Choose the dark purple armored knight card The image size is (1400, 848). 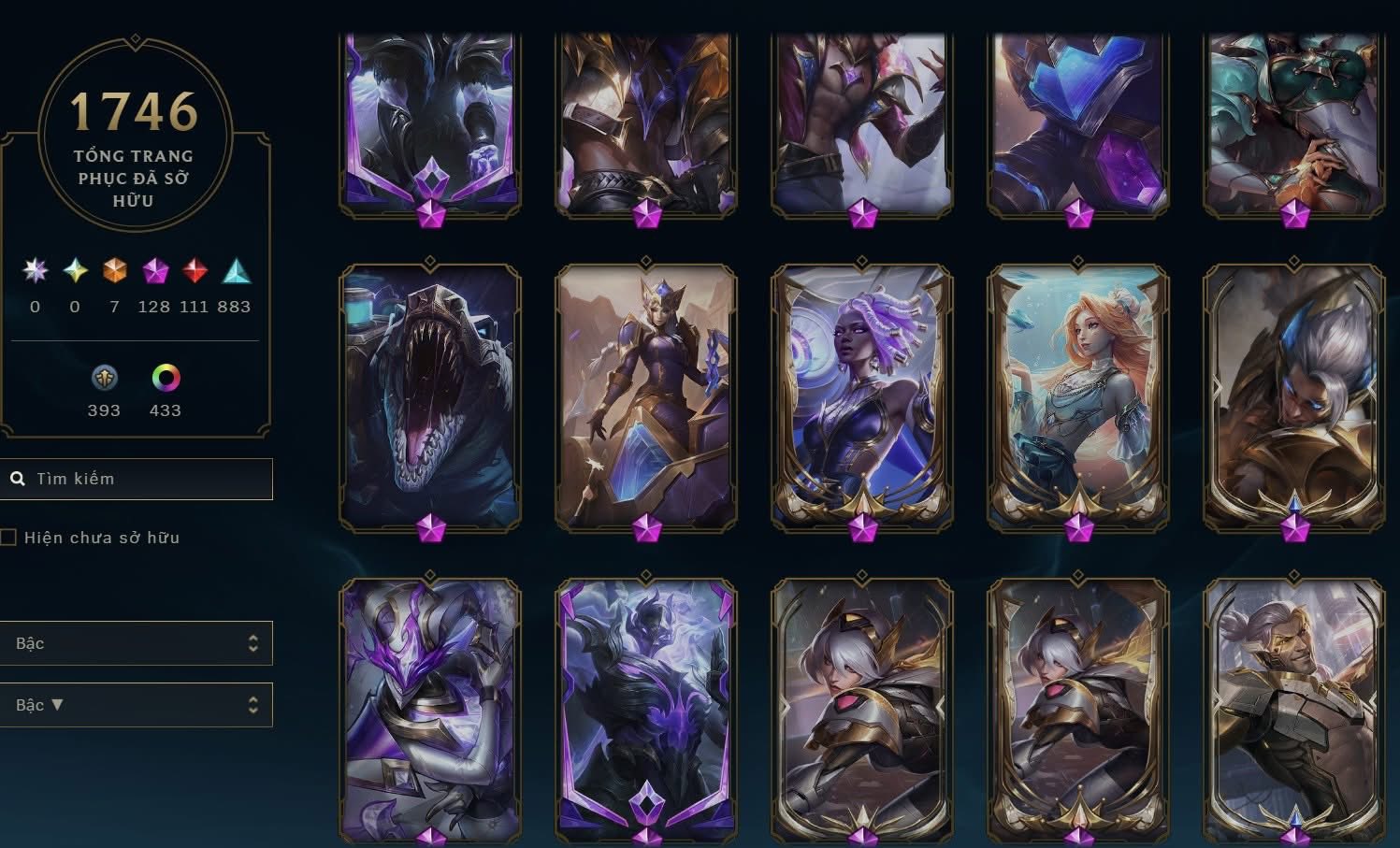pyautogui.click(x=646, y=709)
